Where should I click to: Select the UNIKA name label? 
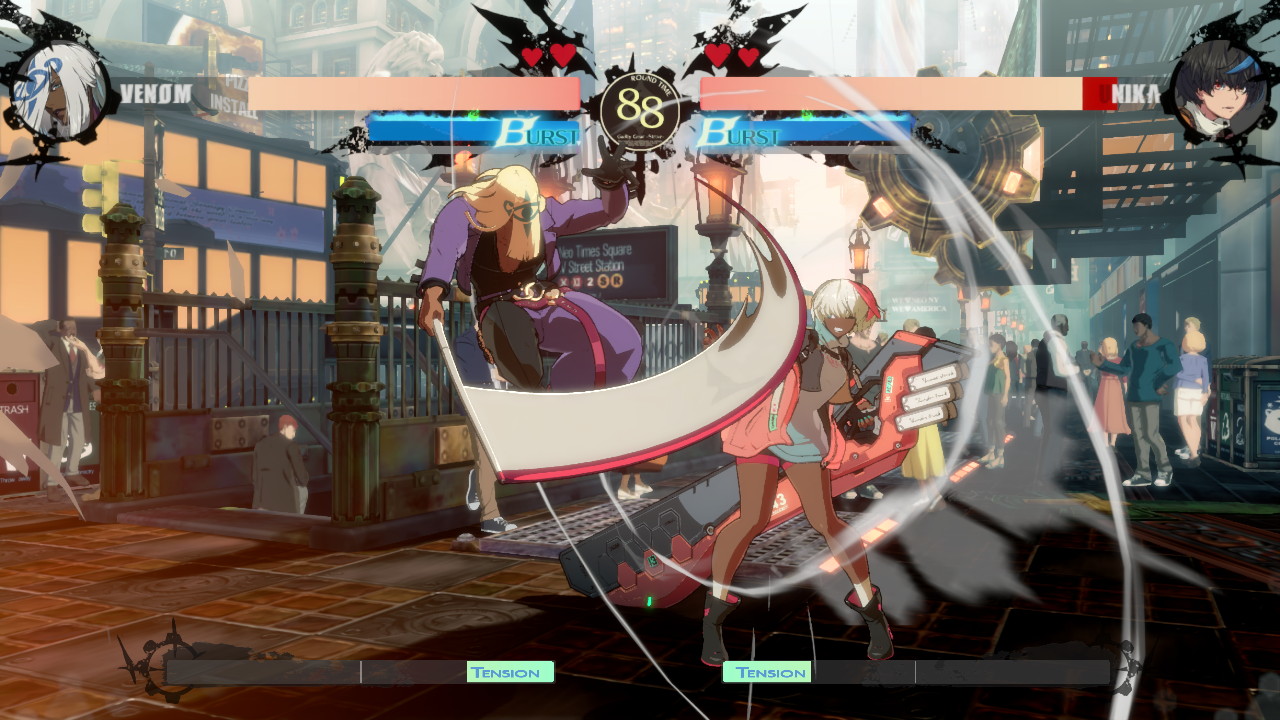(x=1127, y=93)
